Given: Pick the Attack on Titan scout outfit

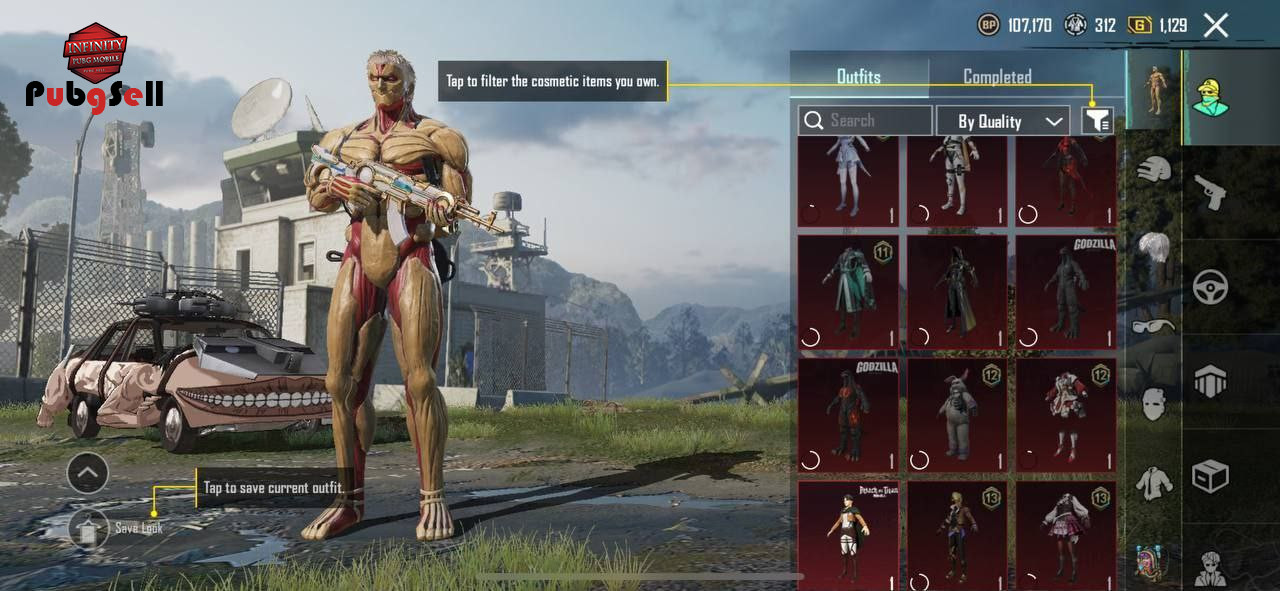Looking at the screenshot, I should (x=848, y=535).
